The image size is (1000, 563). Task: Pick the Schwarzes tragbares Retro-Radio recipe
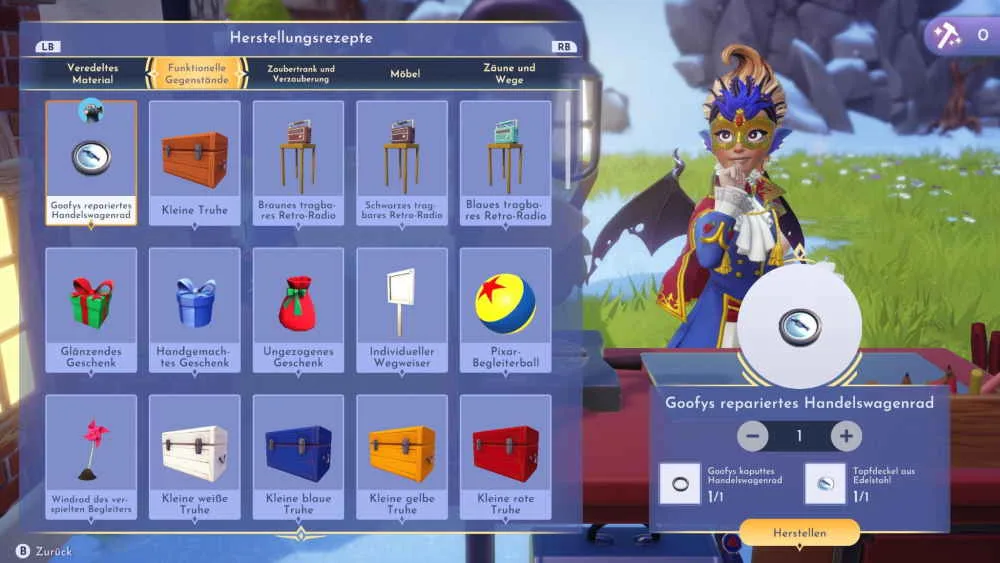402,163
